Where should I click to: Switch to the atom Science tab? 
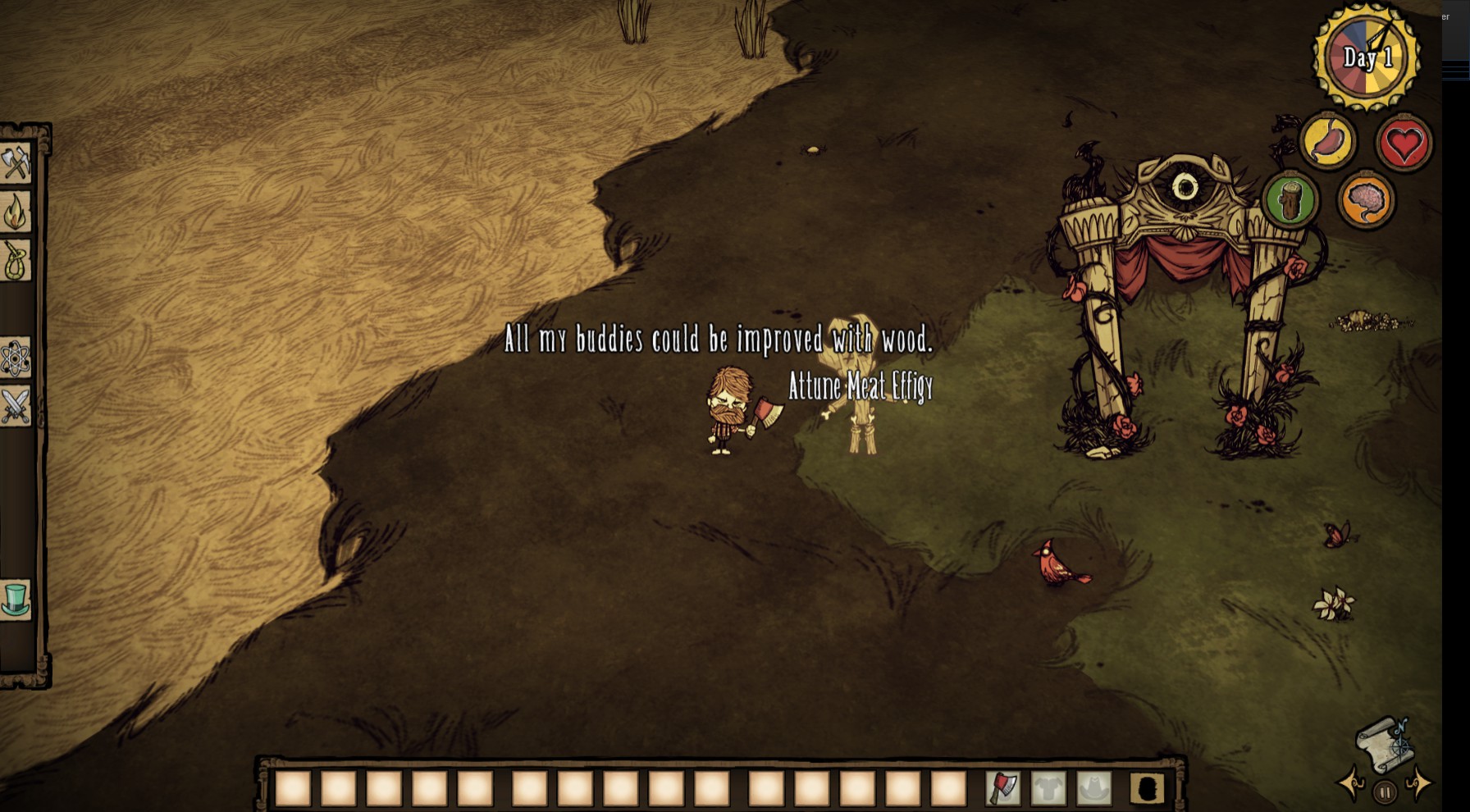[16, 358]
